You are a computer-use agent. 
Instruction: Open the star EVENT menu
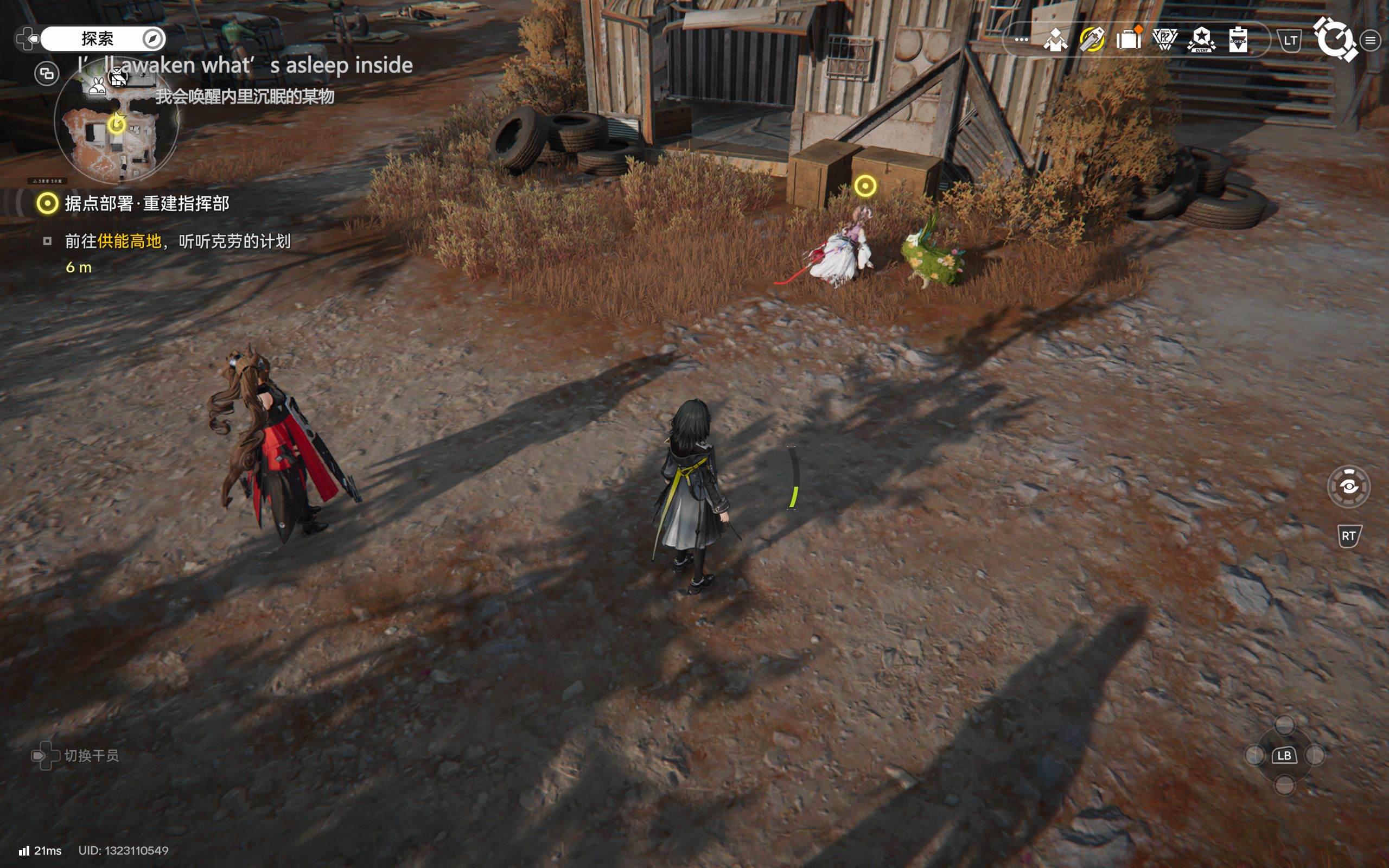pyautogui.click(x=1201, y=40)
